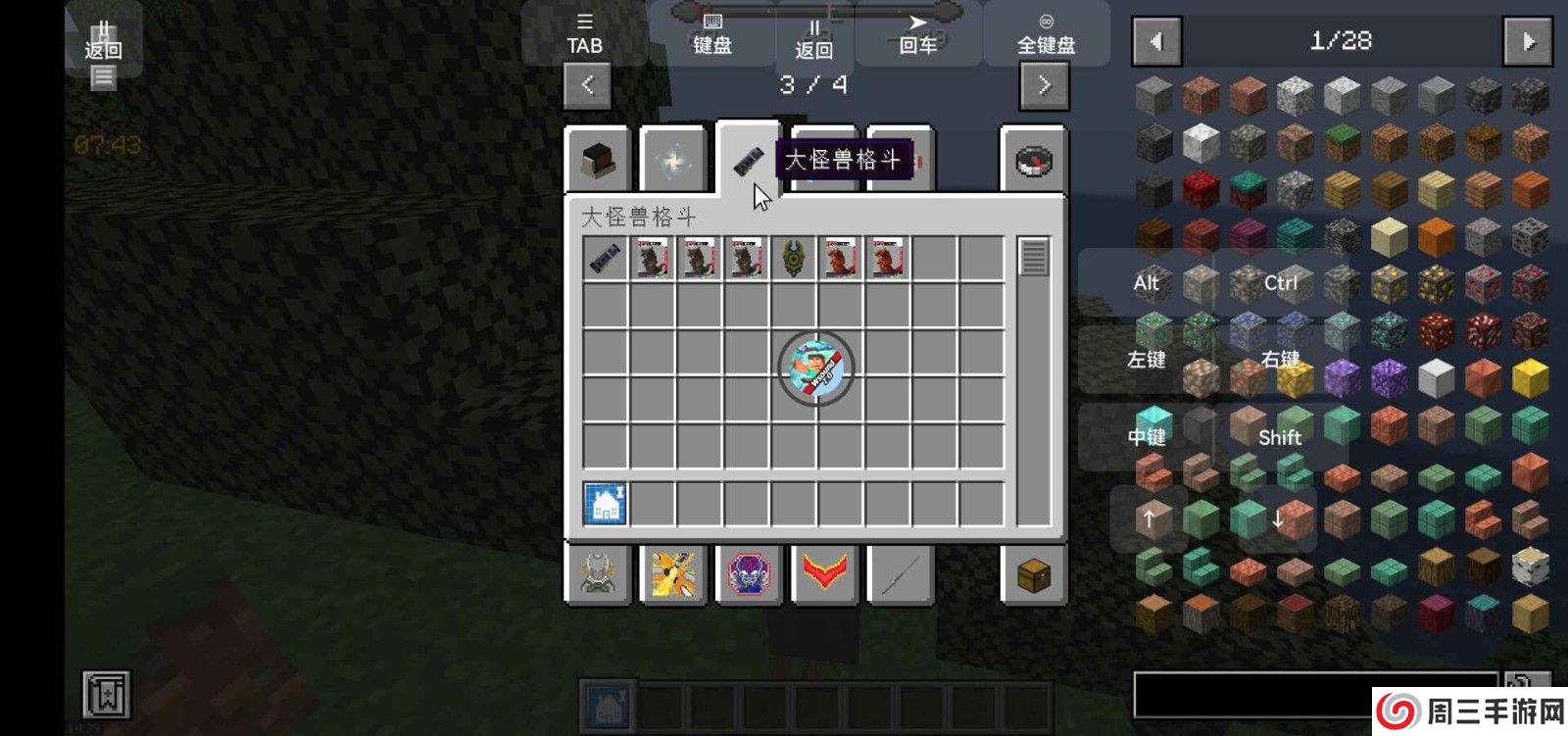The image size is (1568, 736).
Task: Click the creative inventory scrollbar handle
Action: (x=1033, y=258)
